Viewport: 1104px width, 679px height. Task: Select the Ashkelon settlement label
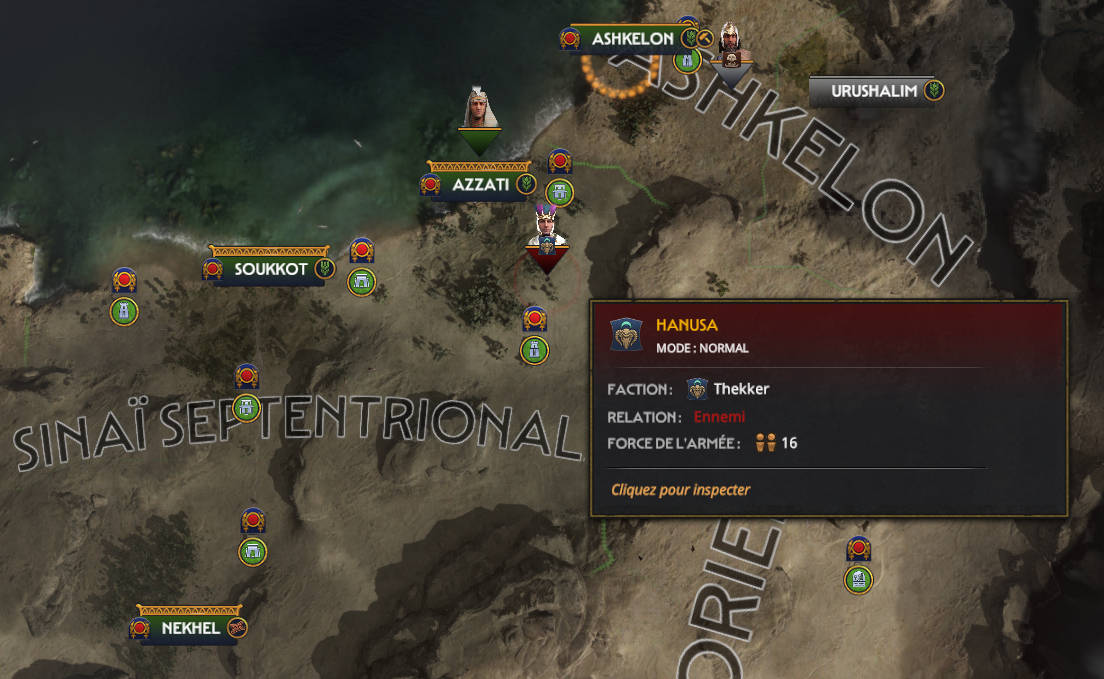click(632, 39)
